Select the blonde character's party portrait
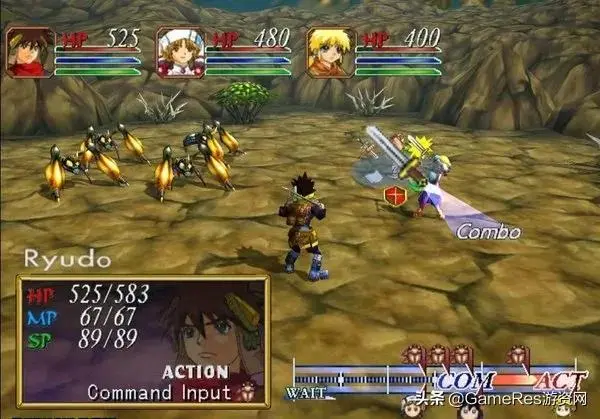The width and height of the screenshot is (600, 419). 329,52
